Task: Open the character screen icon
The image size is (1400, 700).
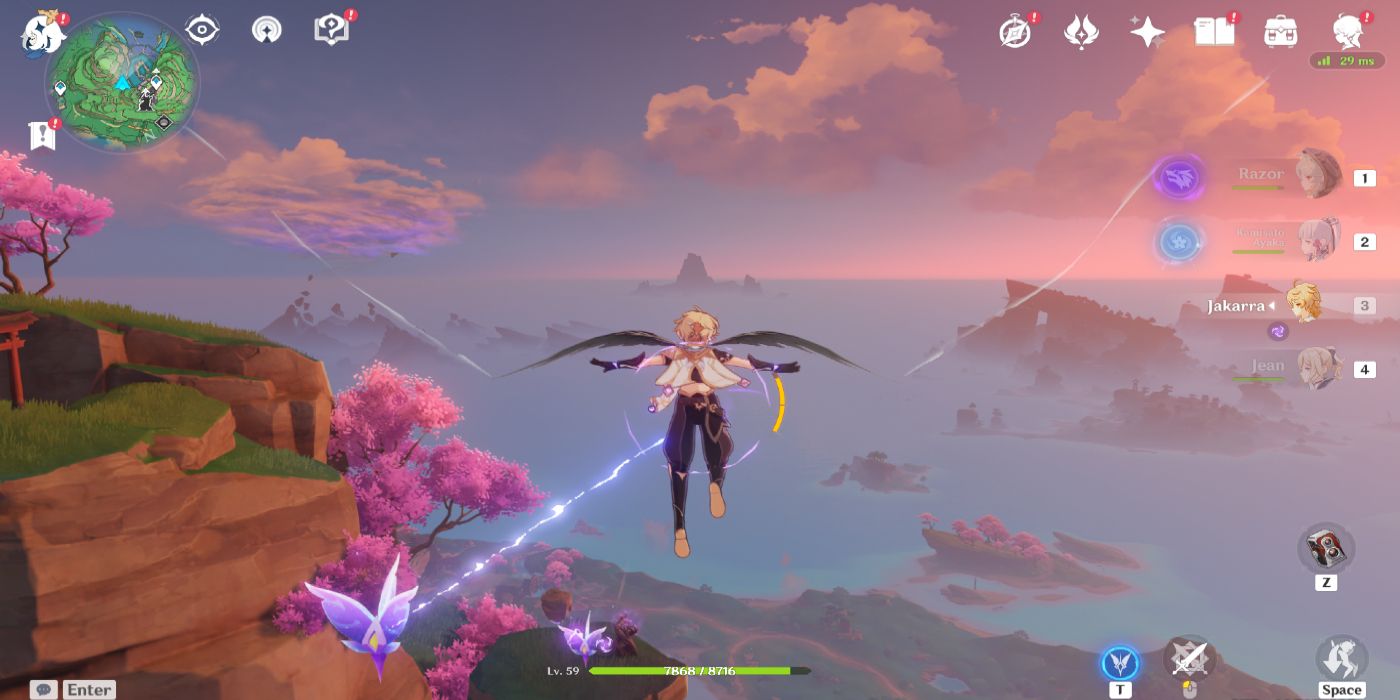Action: coord(1349,32)
